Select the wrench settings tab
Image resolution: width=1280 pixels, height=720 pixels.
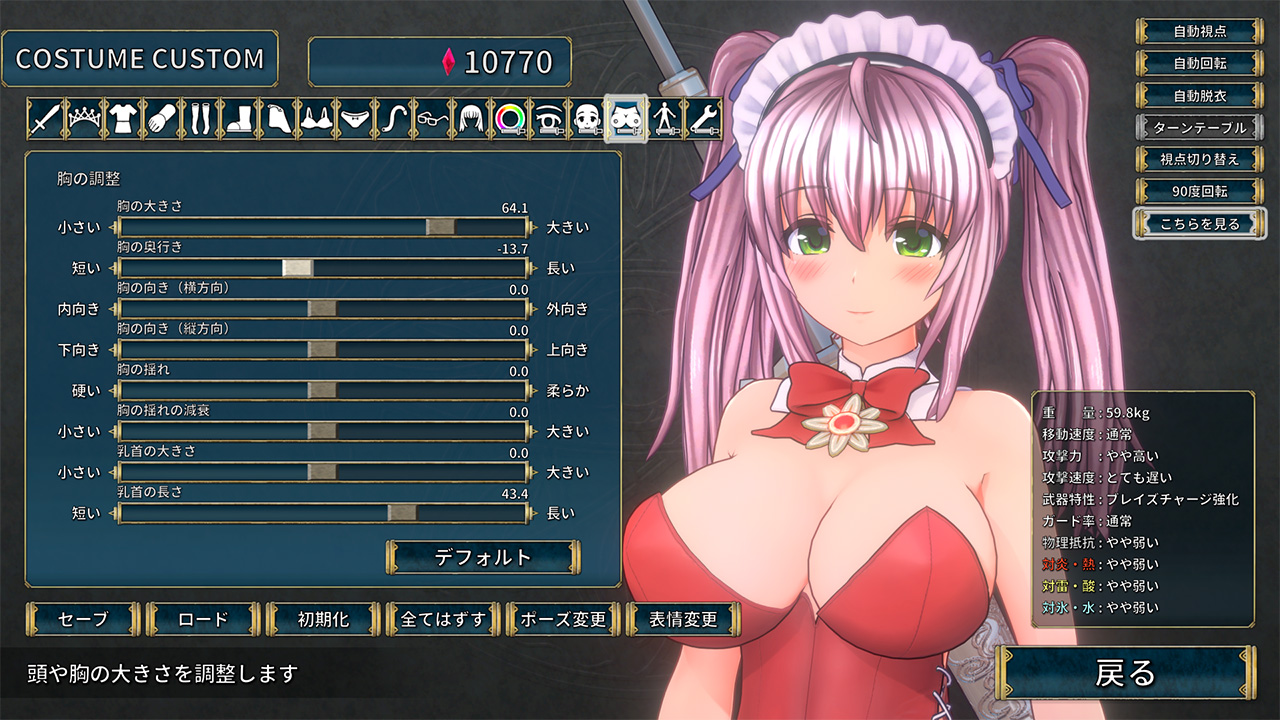point(704,120)
